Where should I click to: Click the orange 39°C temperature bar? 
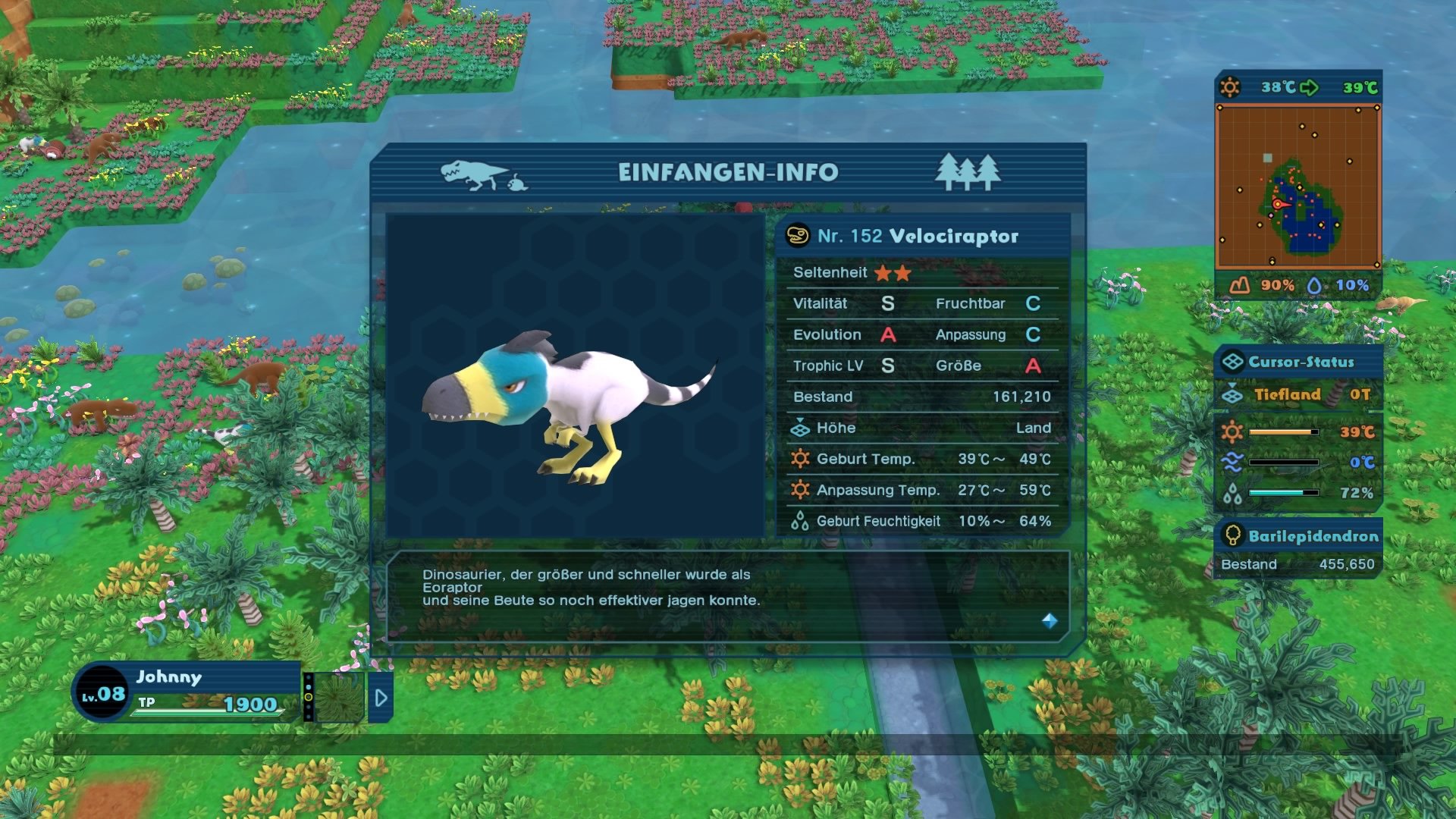(1284, 432)
